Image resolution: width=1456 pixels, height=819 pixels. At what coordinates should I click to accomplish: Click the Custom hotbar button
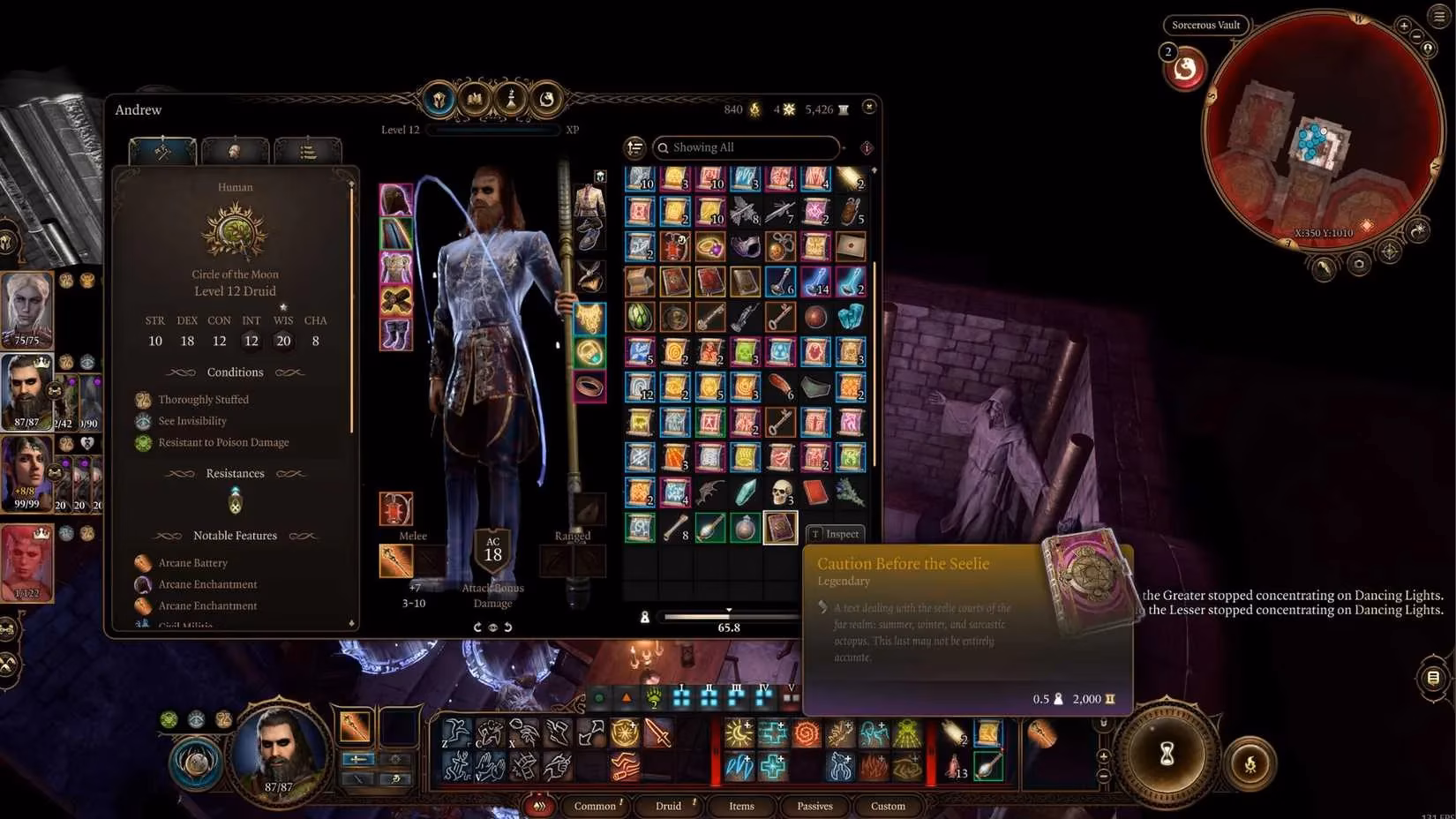(x=888, y=806)
